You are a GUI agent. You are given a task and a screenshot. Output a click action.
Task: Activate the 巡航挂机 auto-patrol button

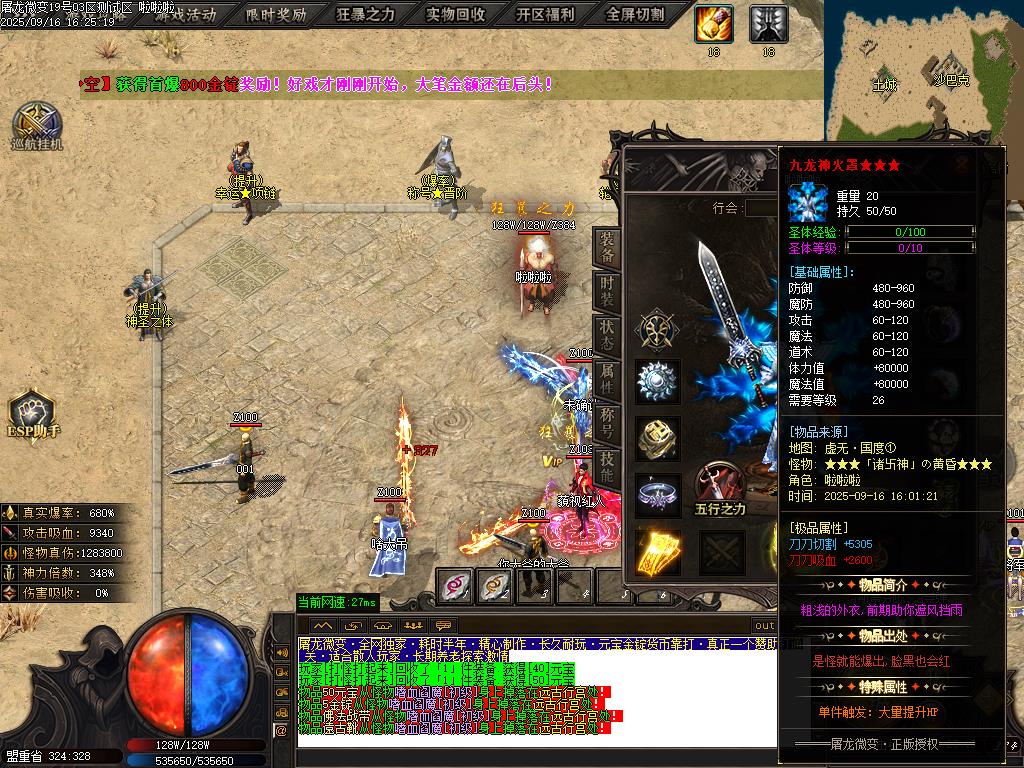click(x=37, y=125)
